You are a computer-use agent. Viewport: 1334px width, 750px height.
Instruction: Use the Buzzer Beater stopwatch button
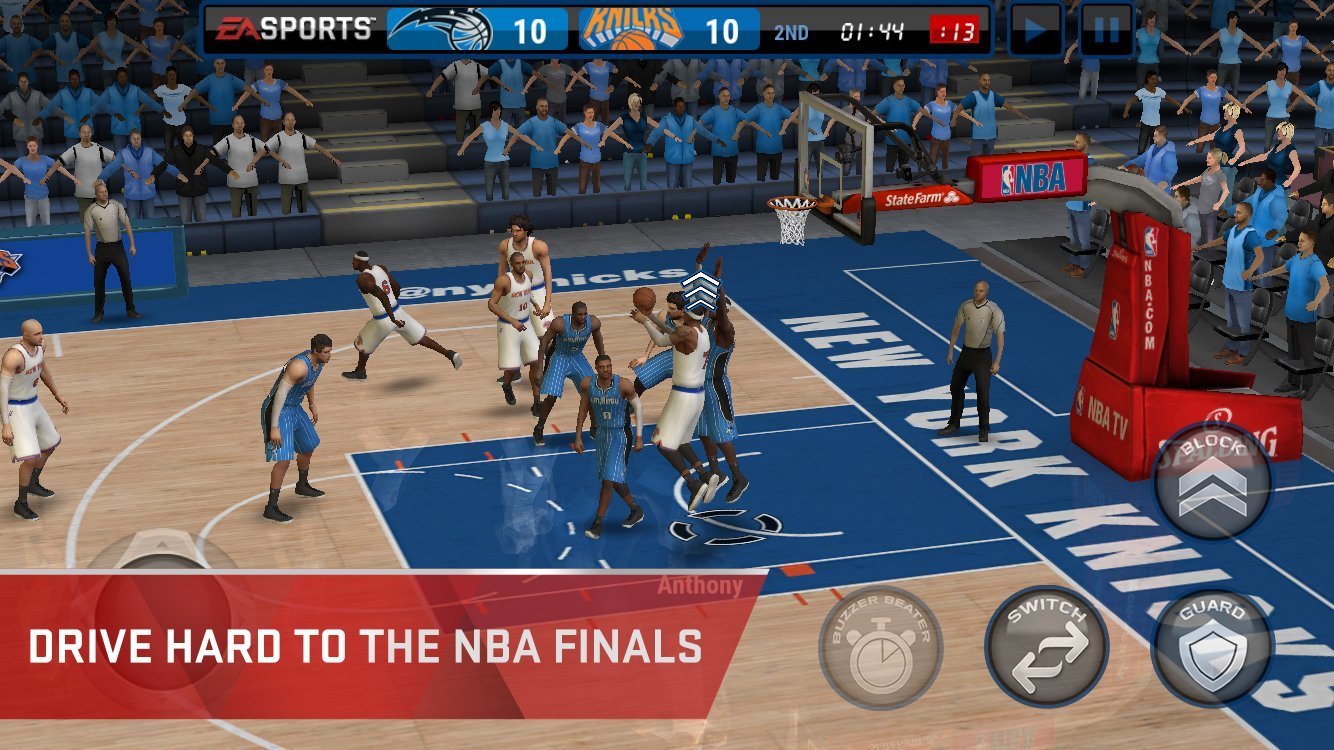tap(880, 647)
